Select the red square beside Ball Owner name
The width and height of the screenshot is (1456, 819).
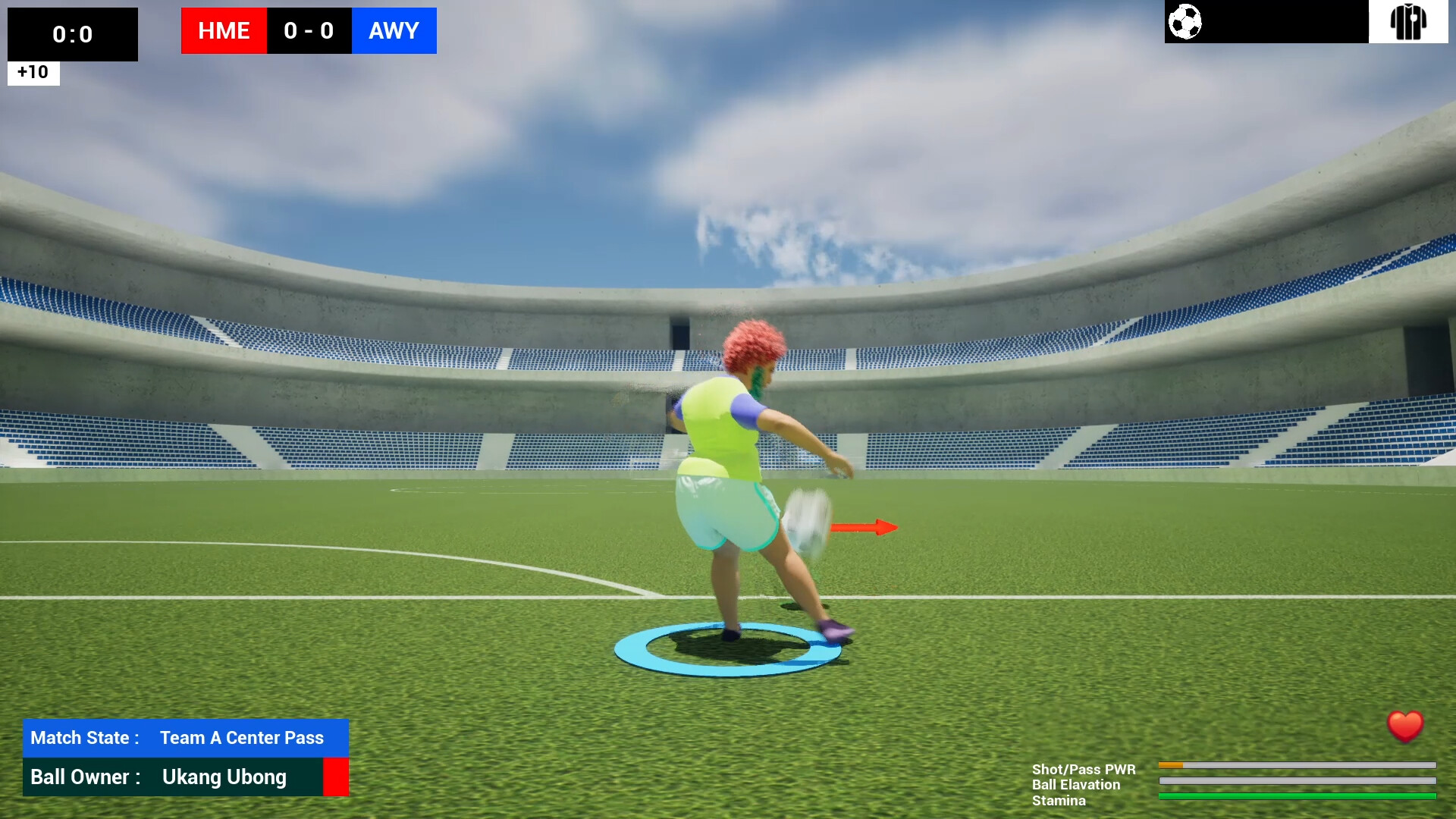click(x=337, y=777)
